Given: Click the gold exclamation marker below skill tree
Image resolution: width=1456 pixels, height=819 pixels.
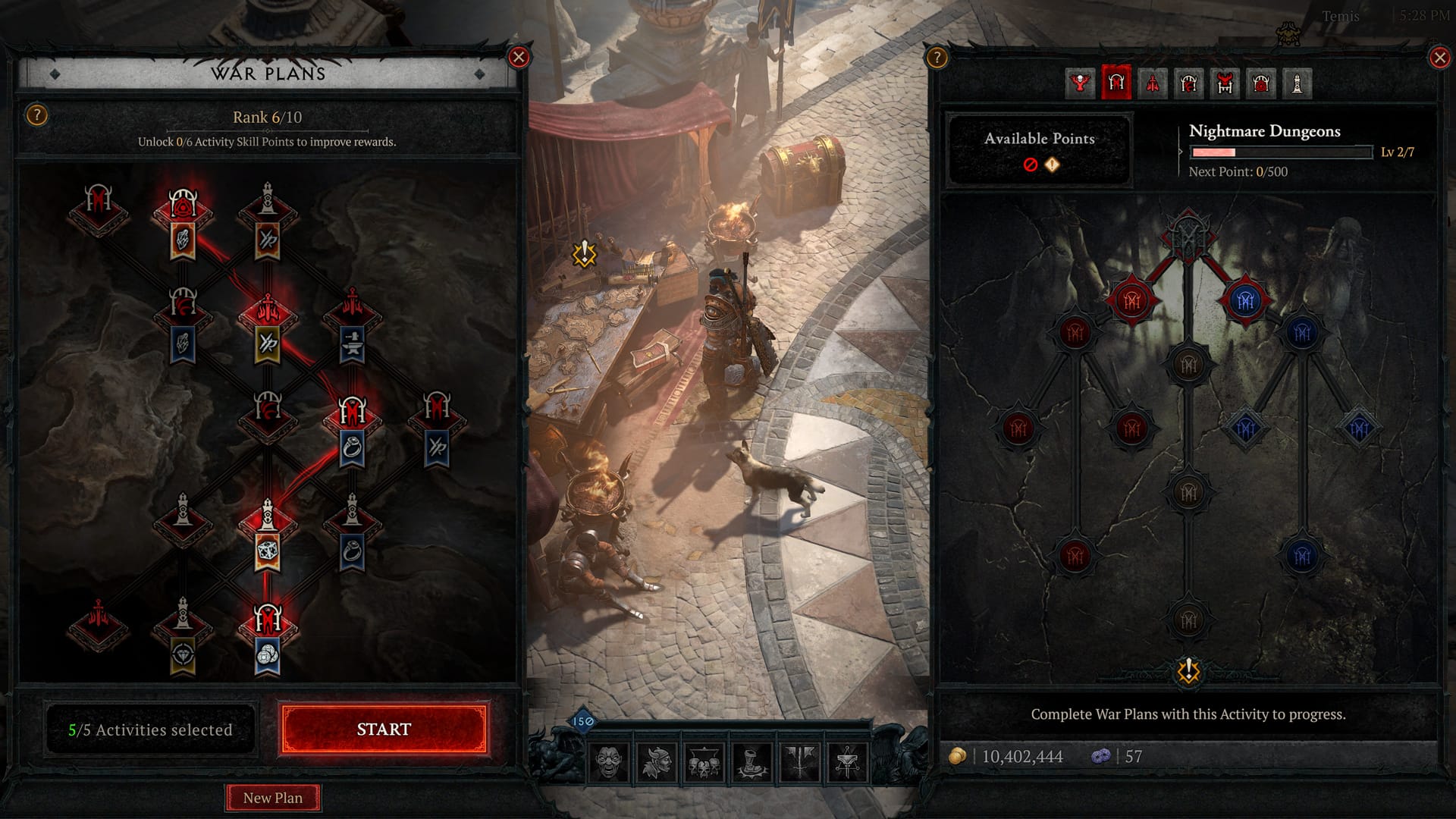Looking at the screenshot, I should [x=1188, y=670].
